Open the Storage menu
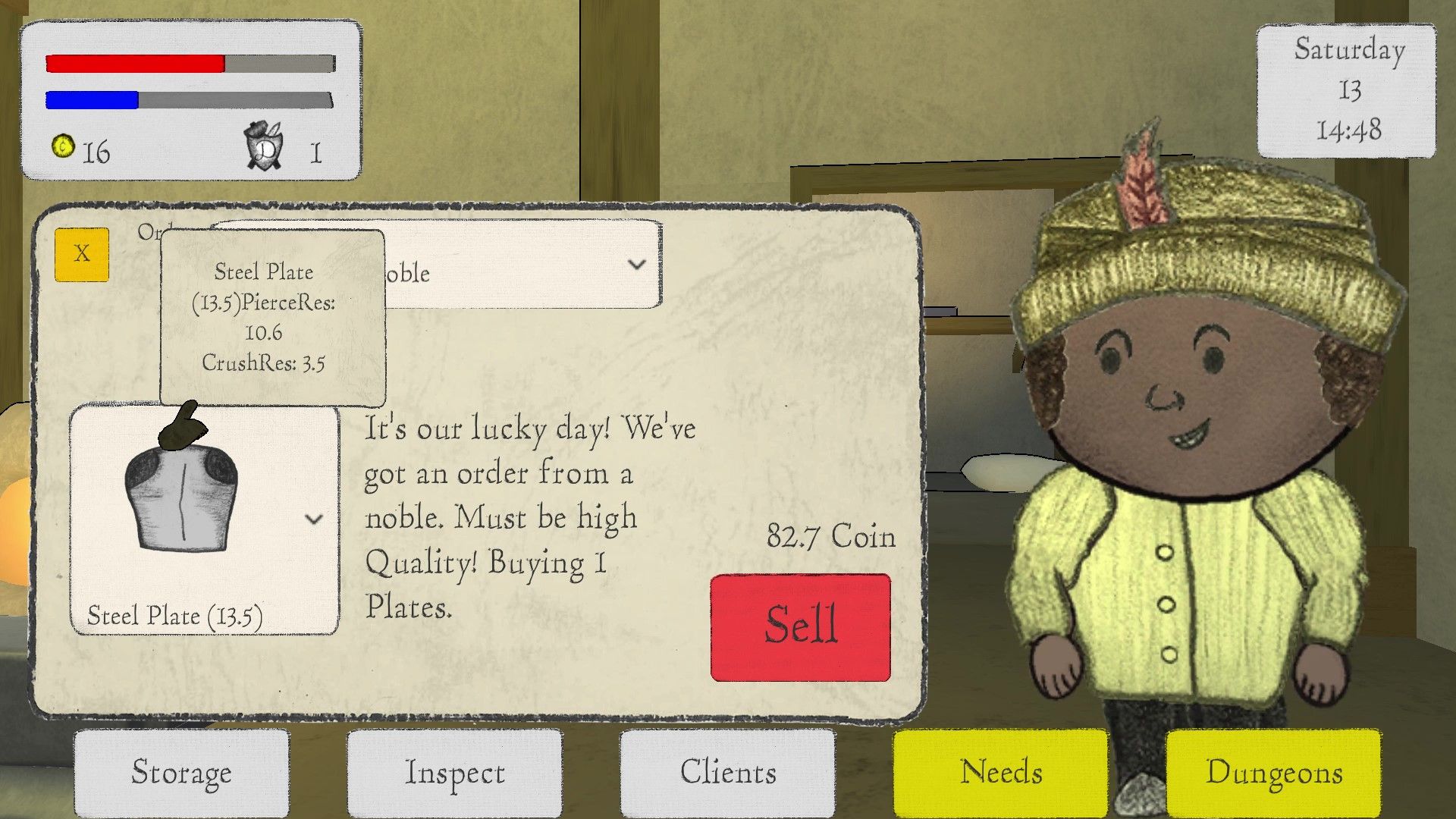Image resolution: width=1456 pixels, height=819 pixels. [181, 772]
